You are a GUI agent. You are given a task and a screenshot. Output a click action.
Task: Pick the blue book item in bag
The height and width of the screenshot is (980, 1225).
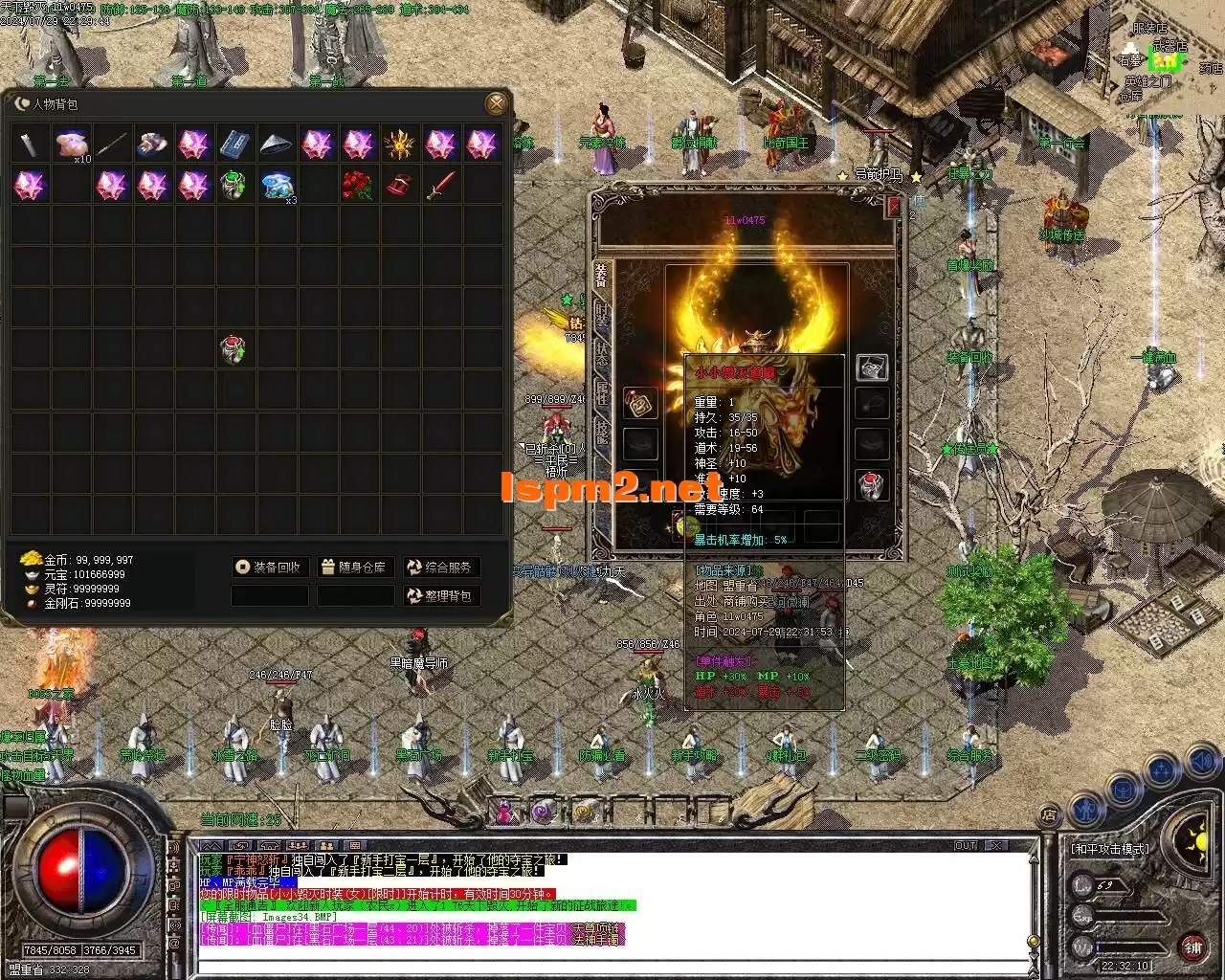pos(234,145)
